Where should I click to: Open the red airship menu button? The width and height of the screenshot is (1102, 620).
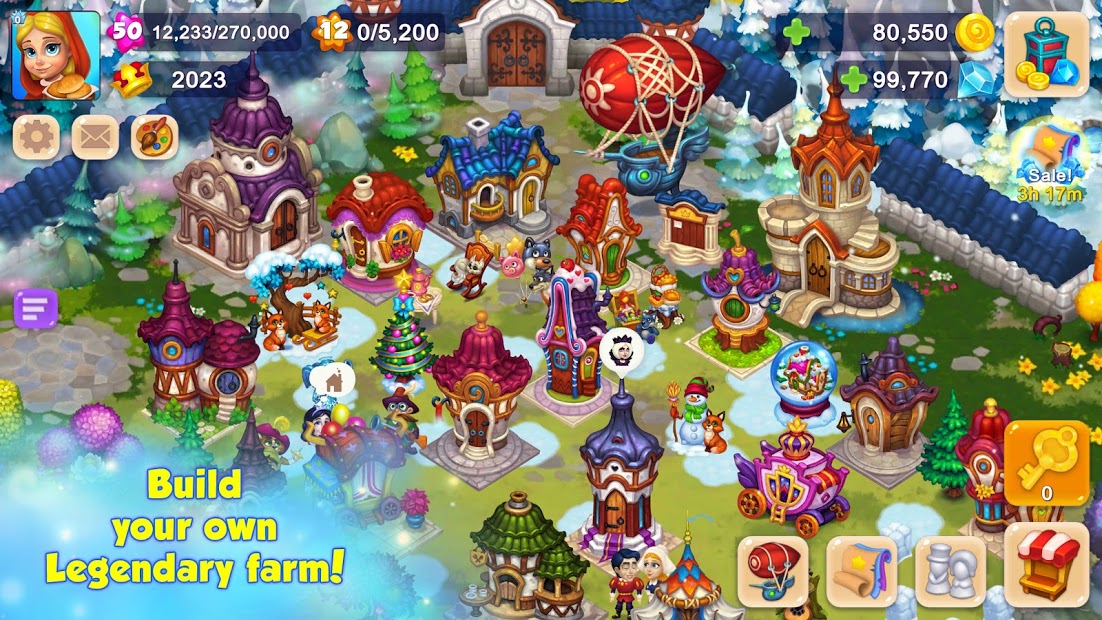(x=772, y=571)
